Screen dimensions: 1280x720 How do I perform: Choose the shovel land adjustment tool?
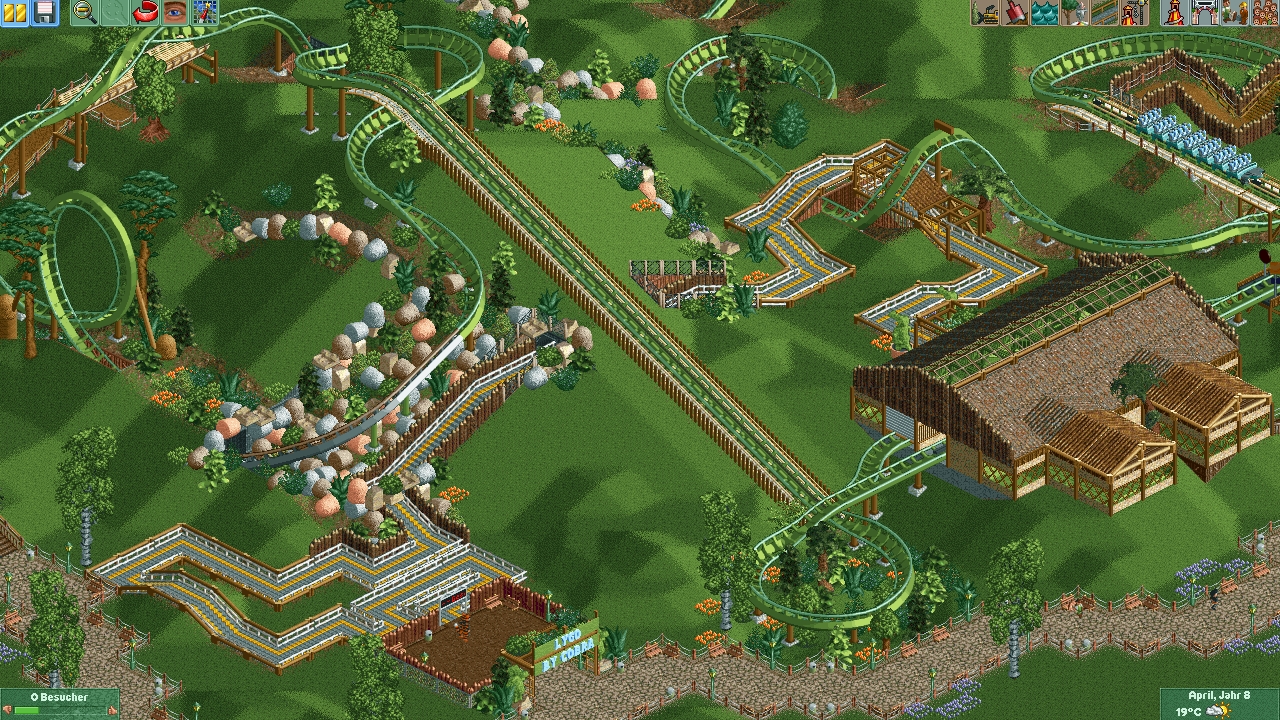coord(1015,12)
